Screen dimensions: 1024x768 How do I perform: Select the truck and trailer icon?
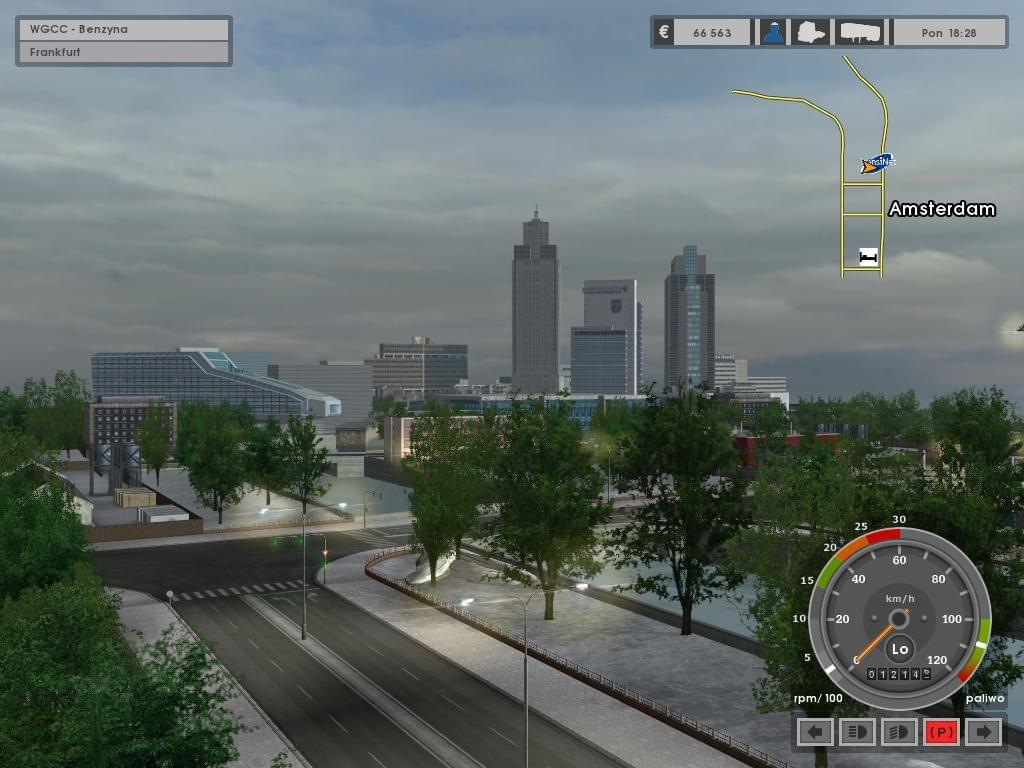(x=860, y=32)
